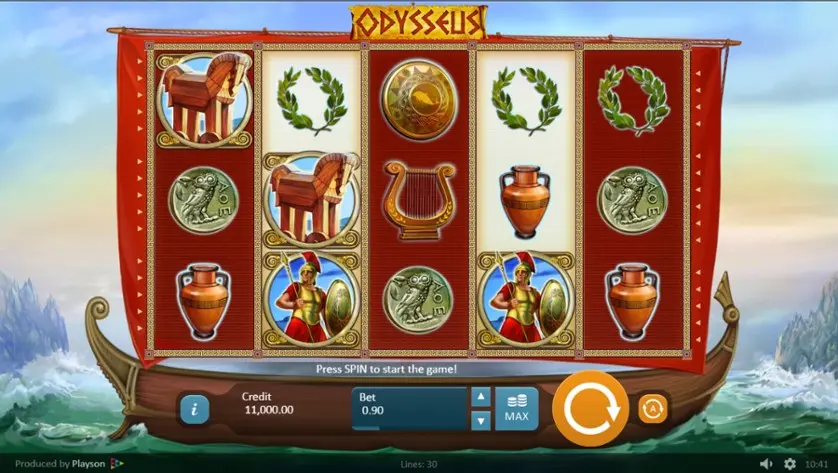Mute sound using the speaker icon
Image resolution: width=838 pixels, height=473 pixels.
[767, 464]
